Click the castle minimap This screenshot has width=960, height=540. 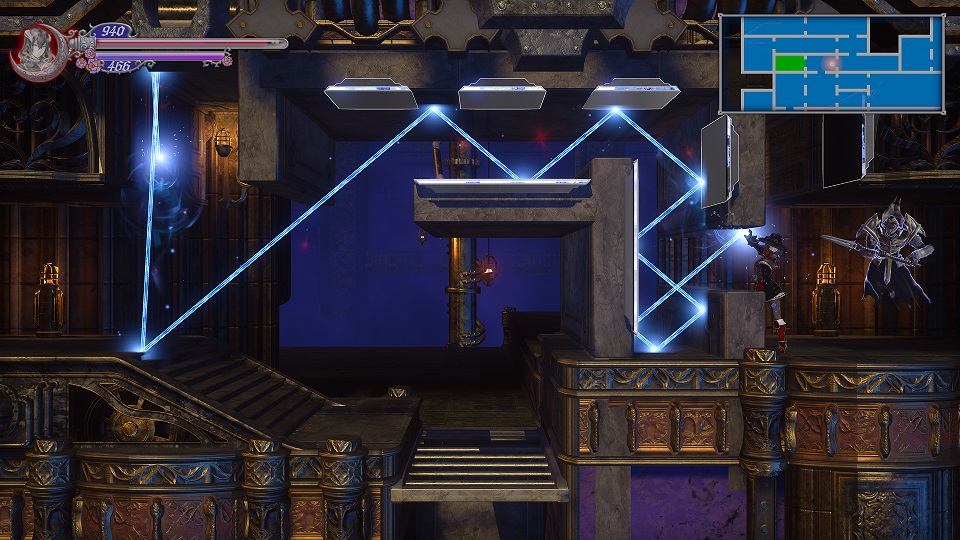pos(832,63)
